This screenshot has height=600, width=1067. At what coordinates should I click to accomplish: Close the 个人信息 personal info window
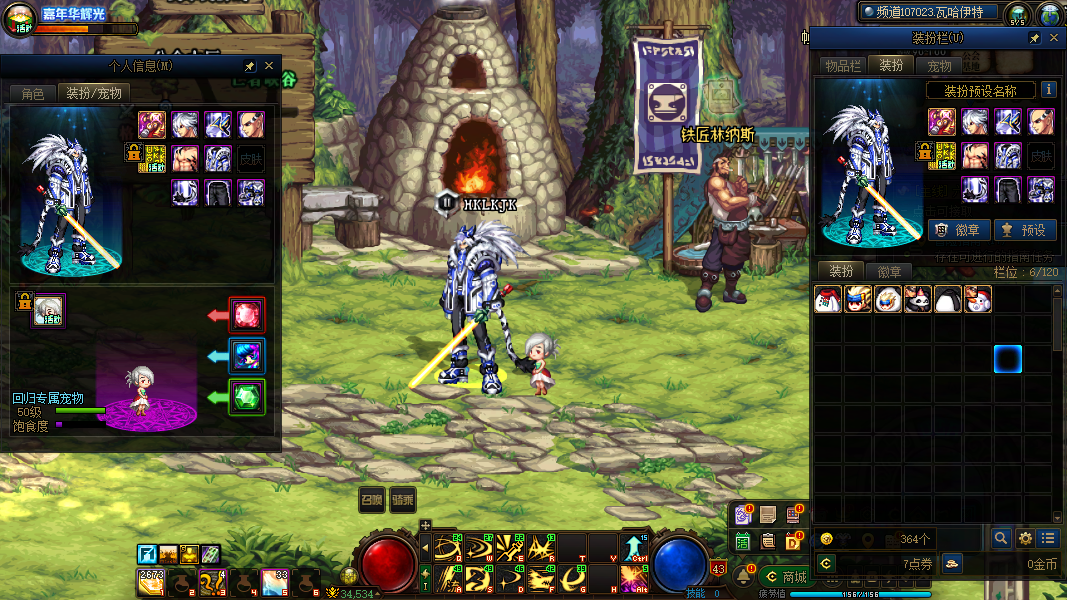tap(269, 66)
